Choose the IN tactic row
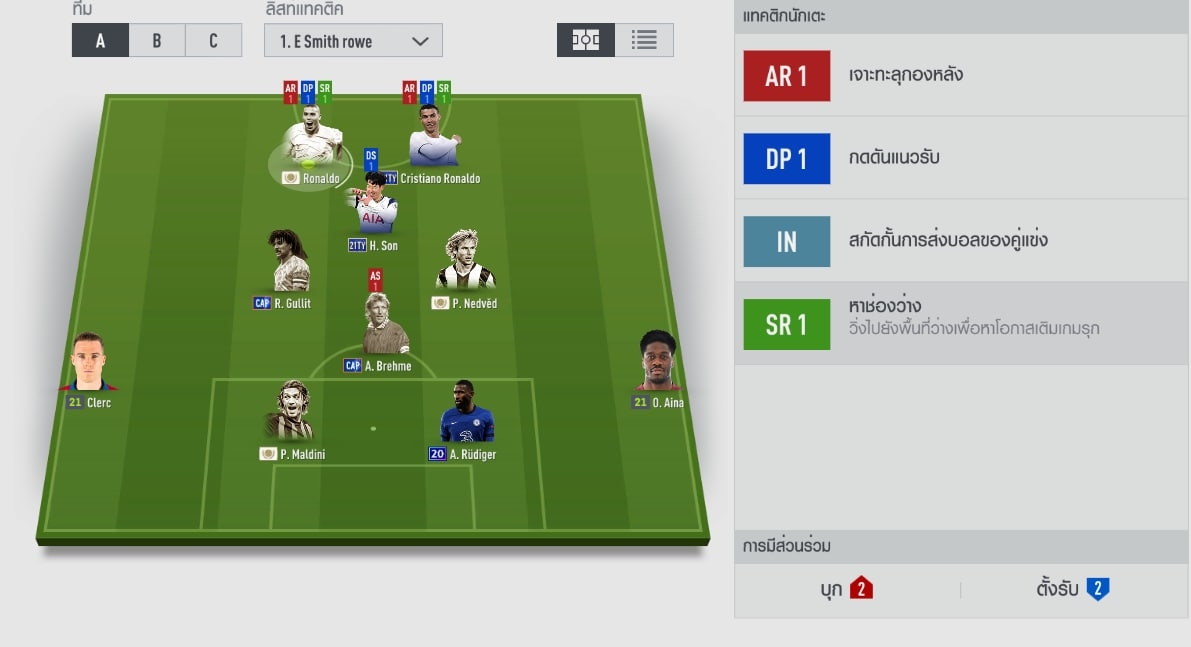 tap(961, 241)
